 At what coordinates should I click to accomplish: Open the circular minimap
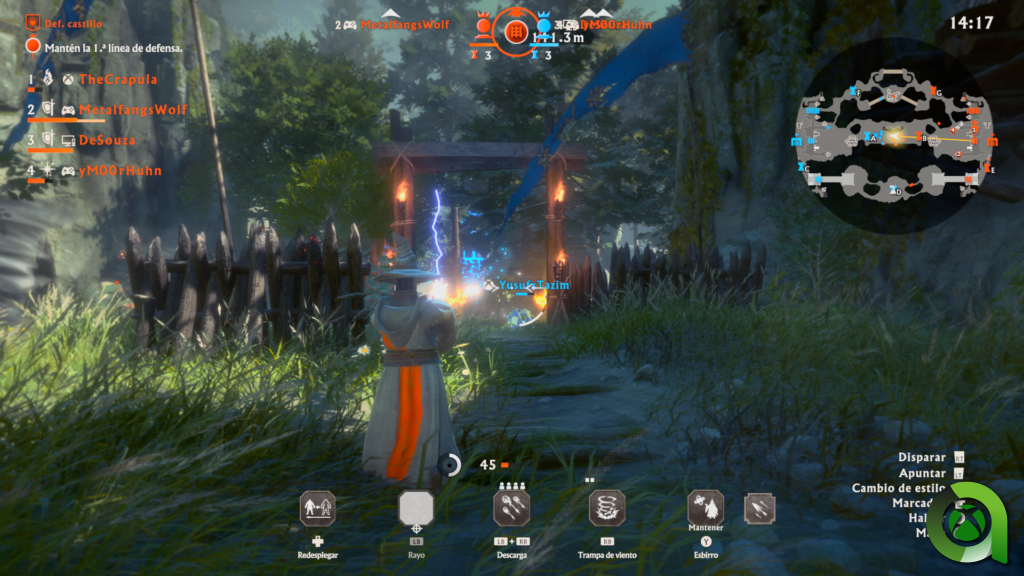click(x=894, y=136)
